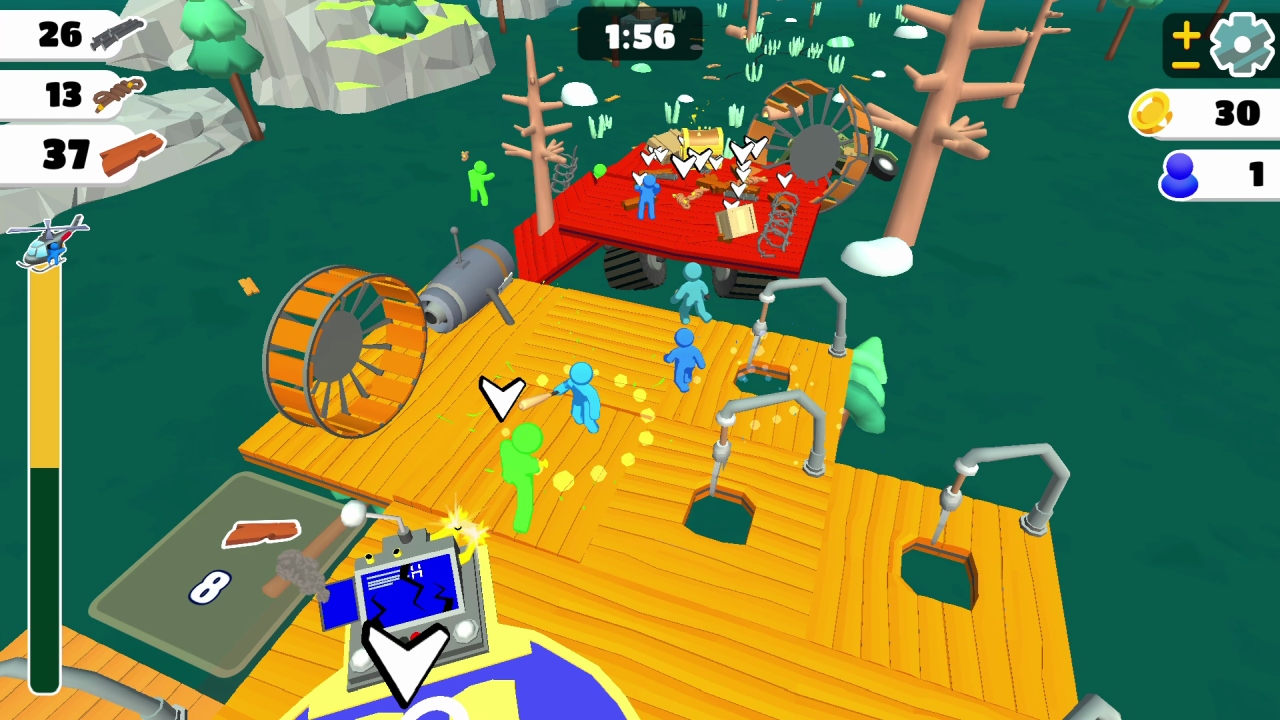Click the gold coin currency icon
The width and height of the screenshot is (1280, 720).
pyautogui.click(x=1153, y=113)
